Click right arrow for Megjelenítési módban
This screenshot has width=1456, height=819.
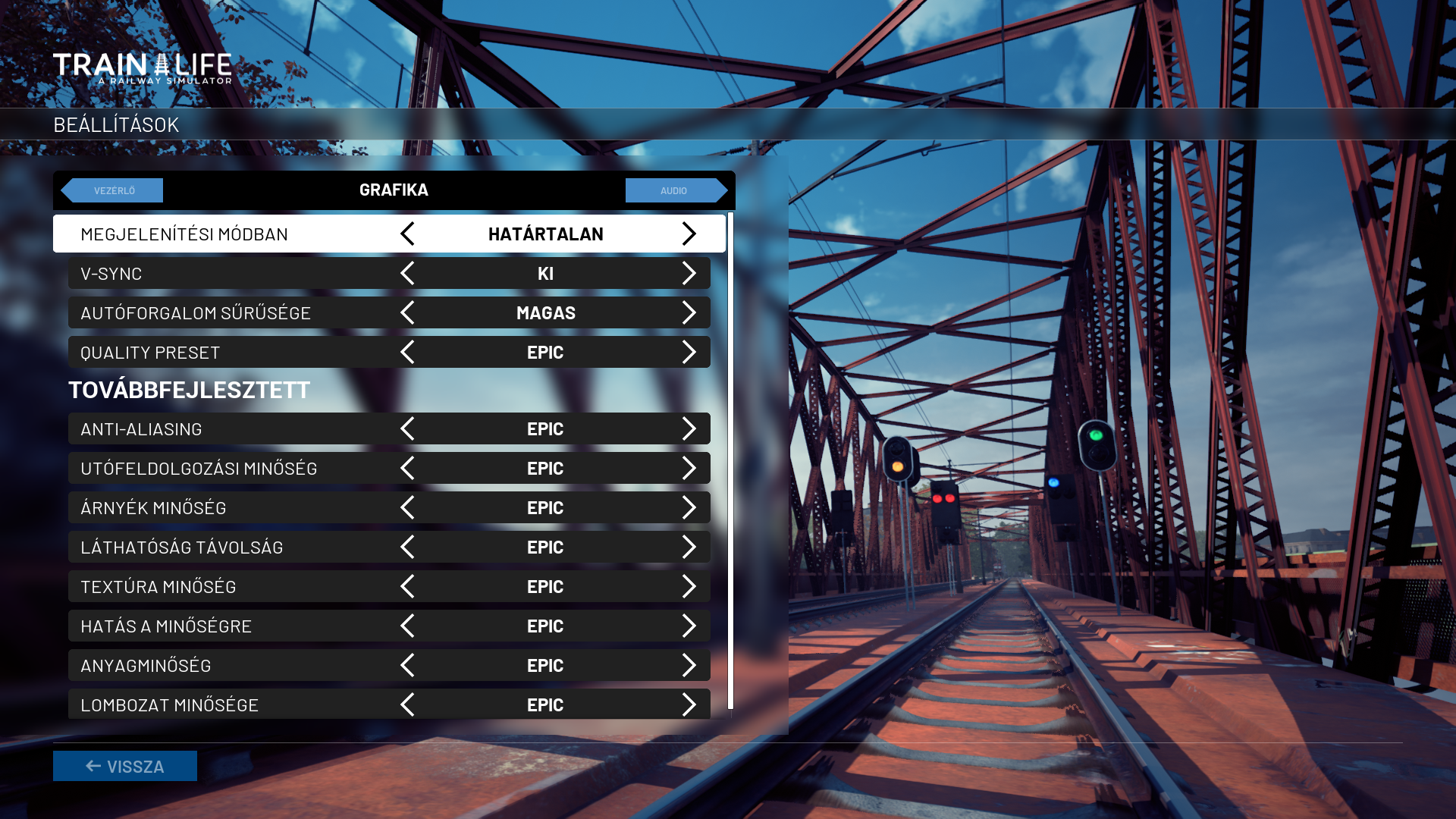click(x=689, y=234)
